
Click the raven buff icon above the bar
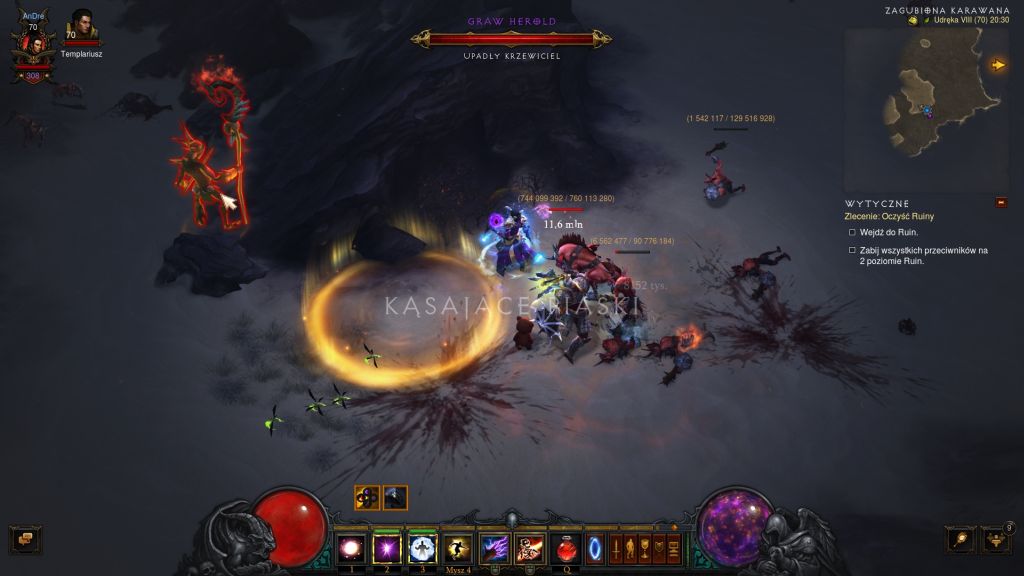click(x=395, y=497)
